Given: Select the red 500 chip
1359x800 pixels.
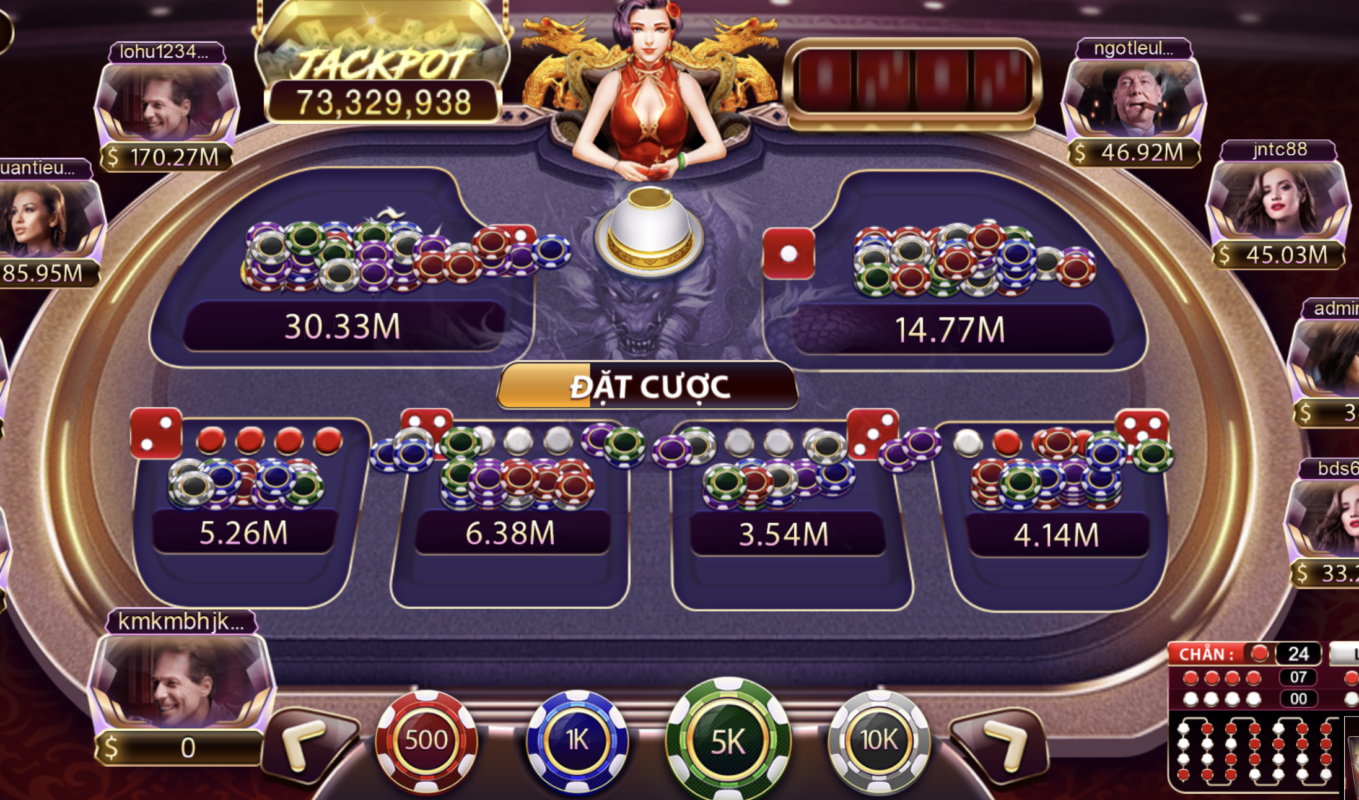Looking at the screenshot, I should (426, 742).
